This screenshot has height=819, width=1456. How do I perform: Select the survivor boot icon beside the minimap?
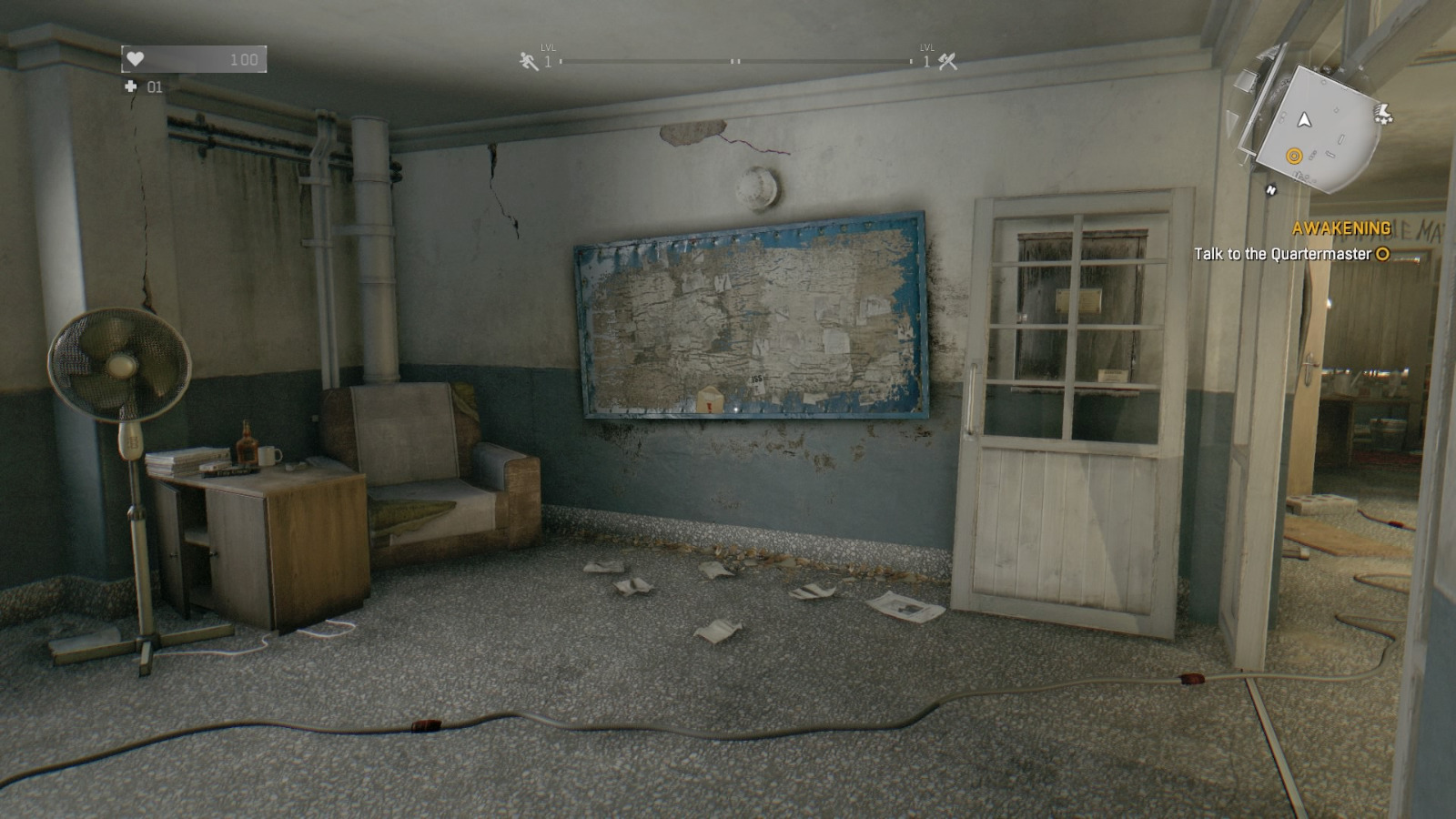[1384, 114]
